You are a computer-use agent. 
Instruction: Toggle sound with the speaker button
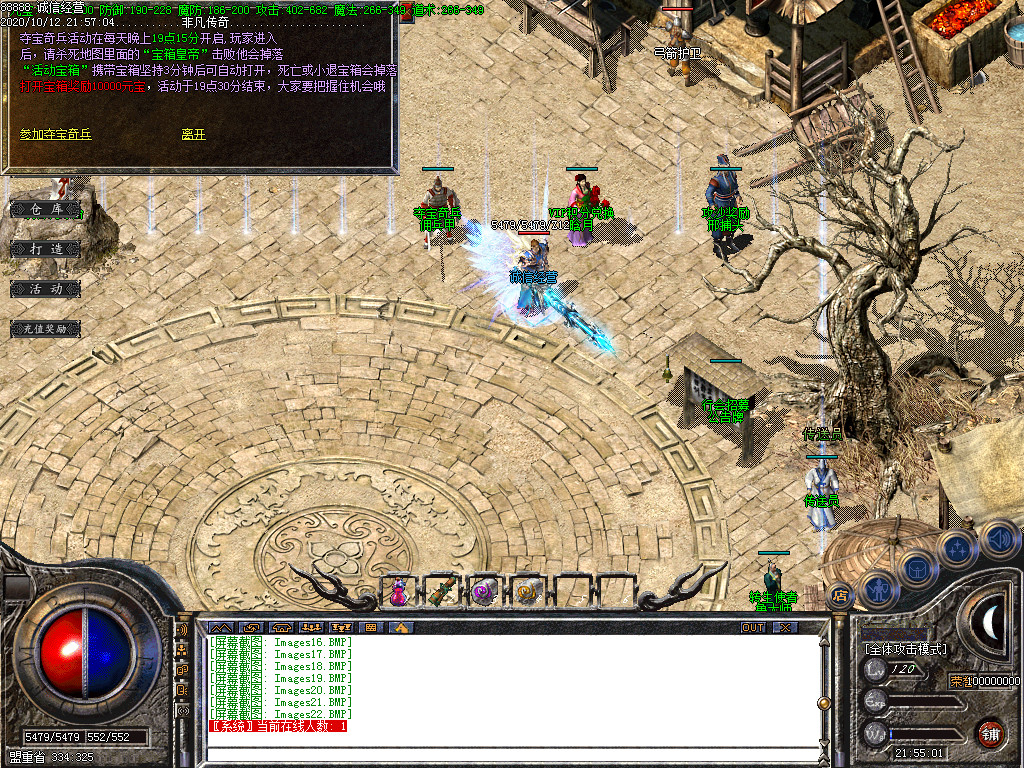pyautogui.click(x=997, y=539)
